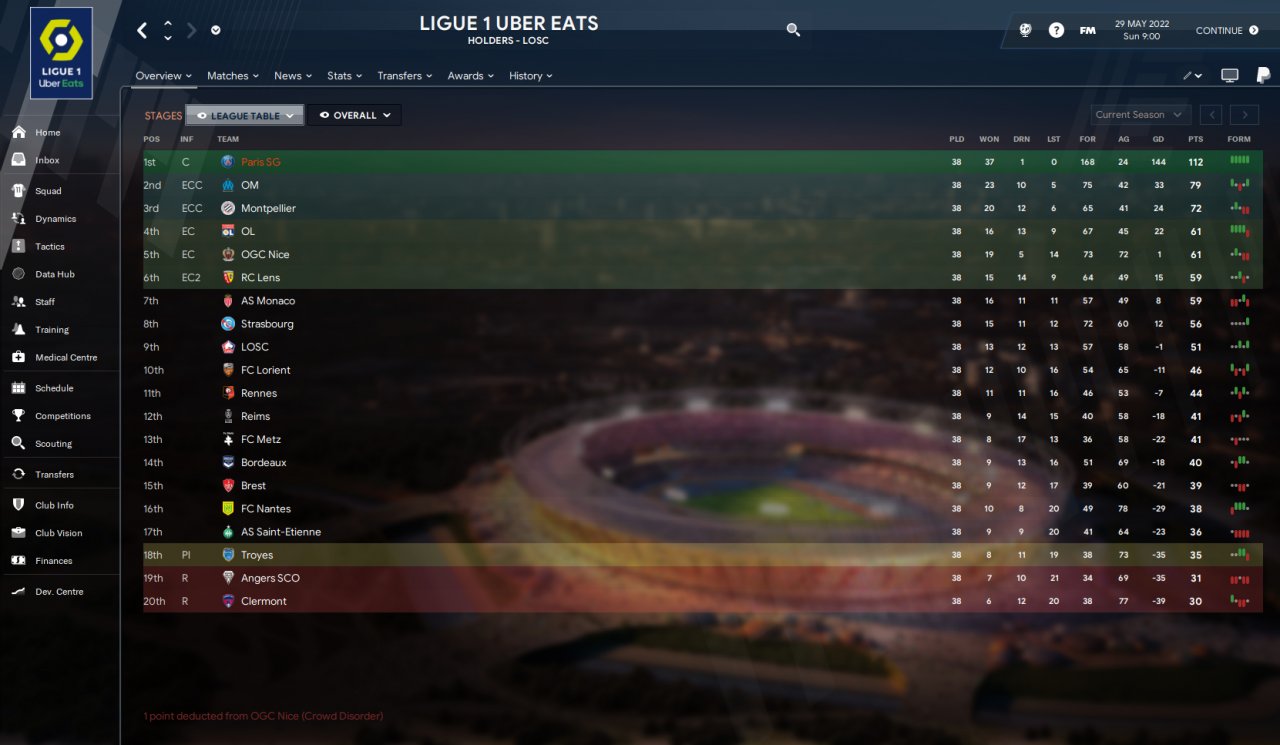Open the Data Hub

pyautogui.click(x=54, y=274)
